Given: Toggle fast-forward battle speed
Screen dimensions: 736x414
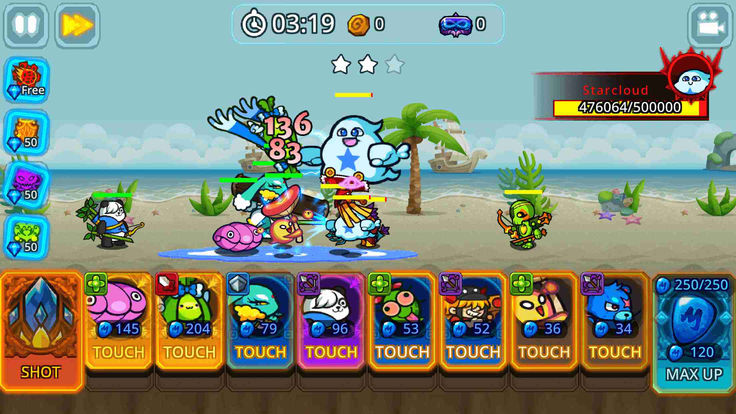Looking at the screenshot, I should click(x=77, y=25).
